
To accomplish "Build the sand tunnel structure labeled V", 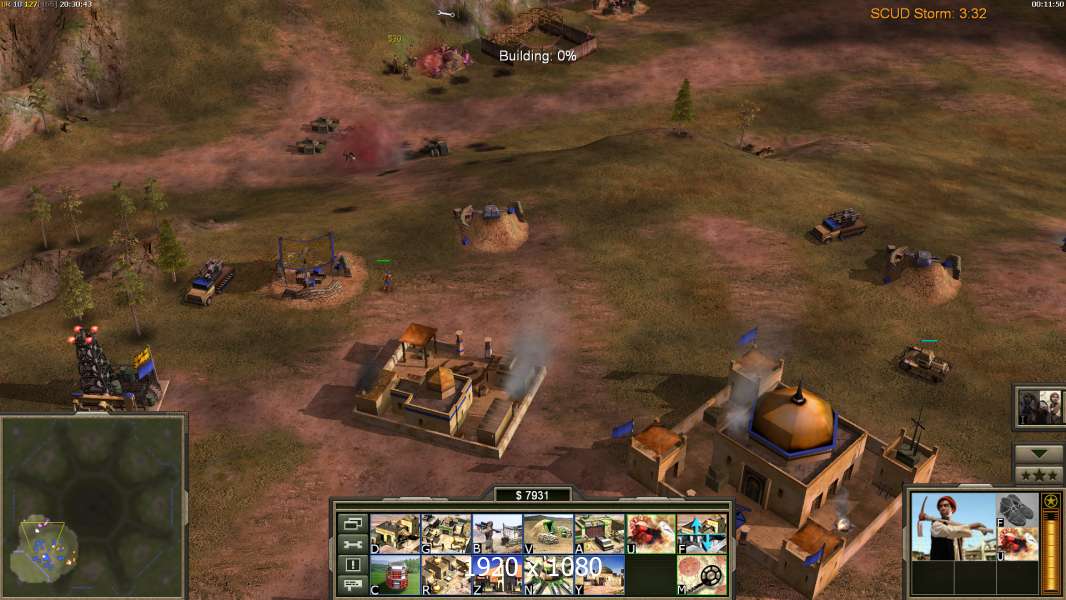I will point(547,533).
